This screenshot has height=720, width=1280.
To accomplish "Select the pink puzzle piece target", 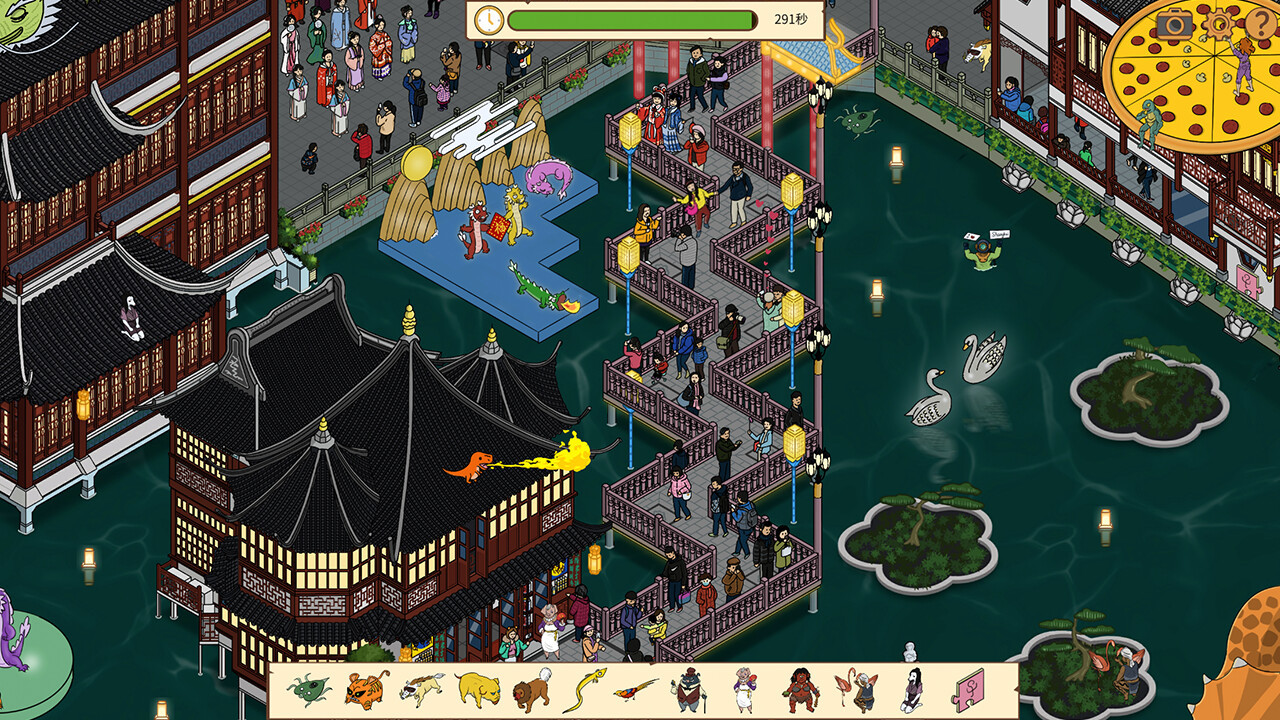I will pos(968,690).
